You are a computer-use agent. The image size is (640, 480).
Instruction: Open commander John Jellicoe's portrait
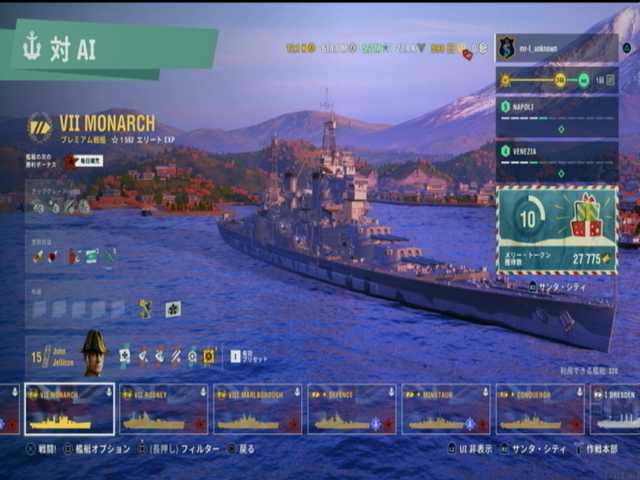click(x=93, y=352)
